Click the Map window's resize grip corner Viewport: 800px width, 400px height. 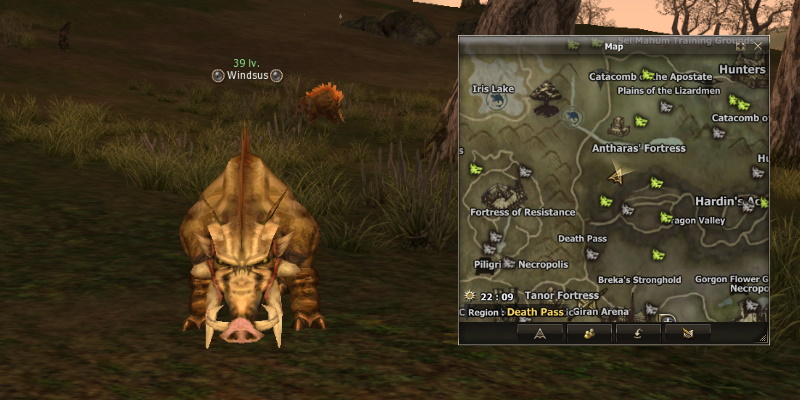tap(762, 339)
